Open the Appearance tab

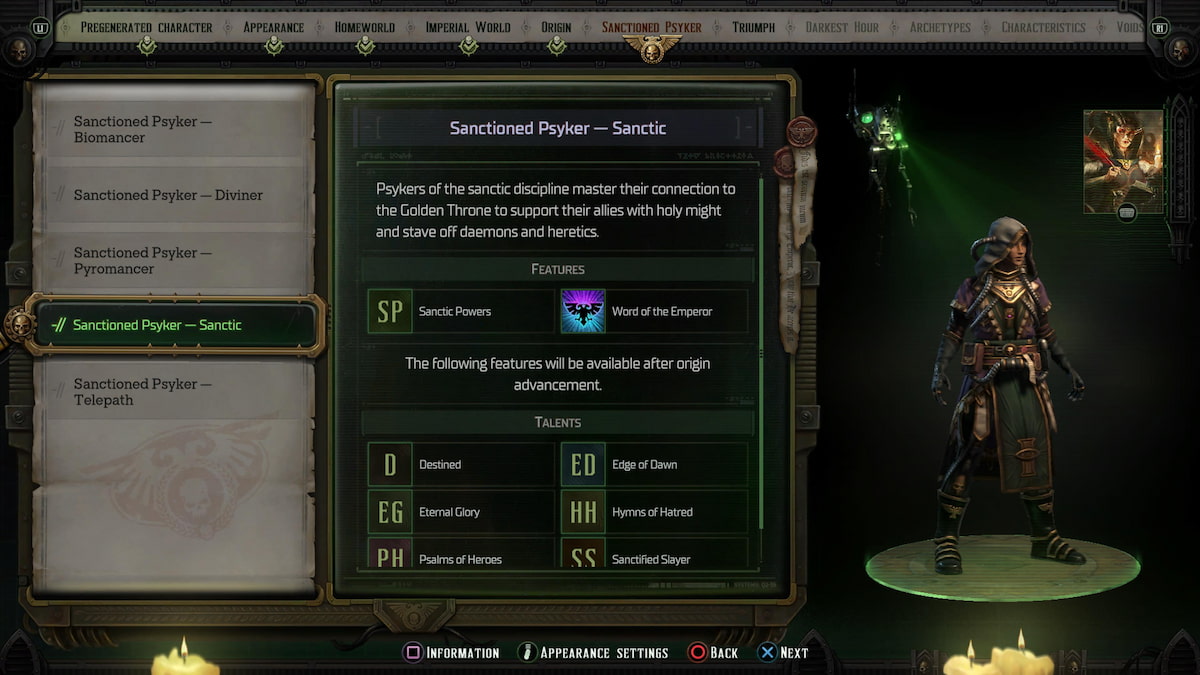click(x=274, y=27)
